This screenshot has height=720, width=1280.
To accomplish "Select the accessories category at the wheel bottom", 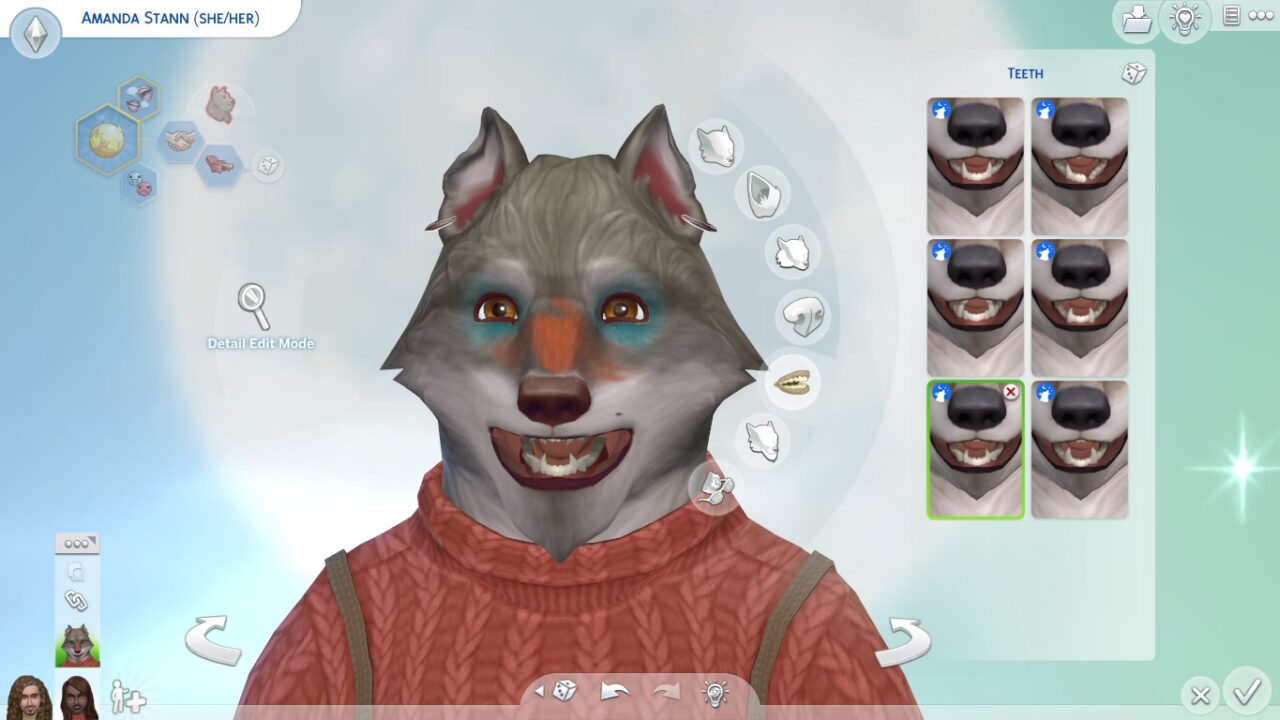I will [713, 490].
